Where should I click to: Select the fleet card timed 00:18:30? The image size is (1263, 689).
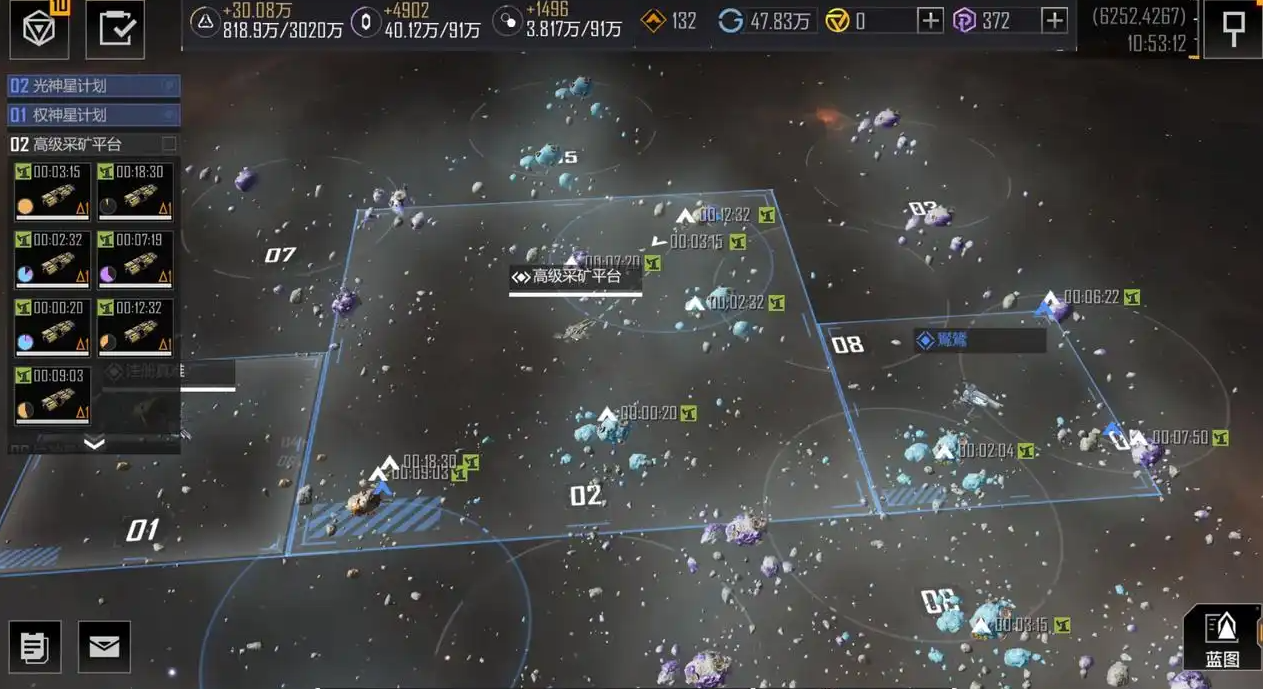(x=135, y=192)
